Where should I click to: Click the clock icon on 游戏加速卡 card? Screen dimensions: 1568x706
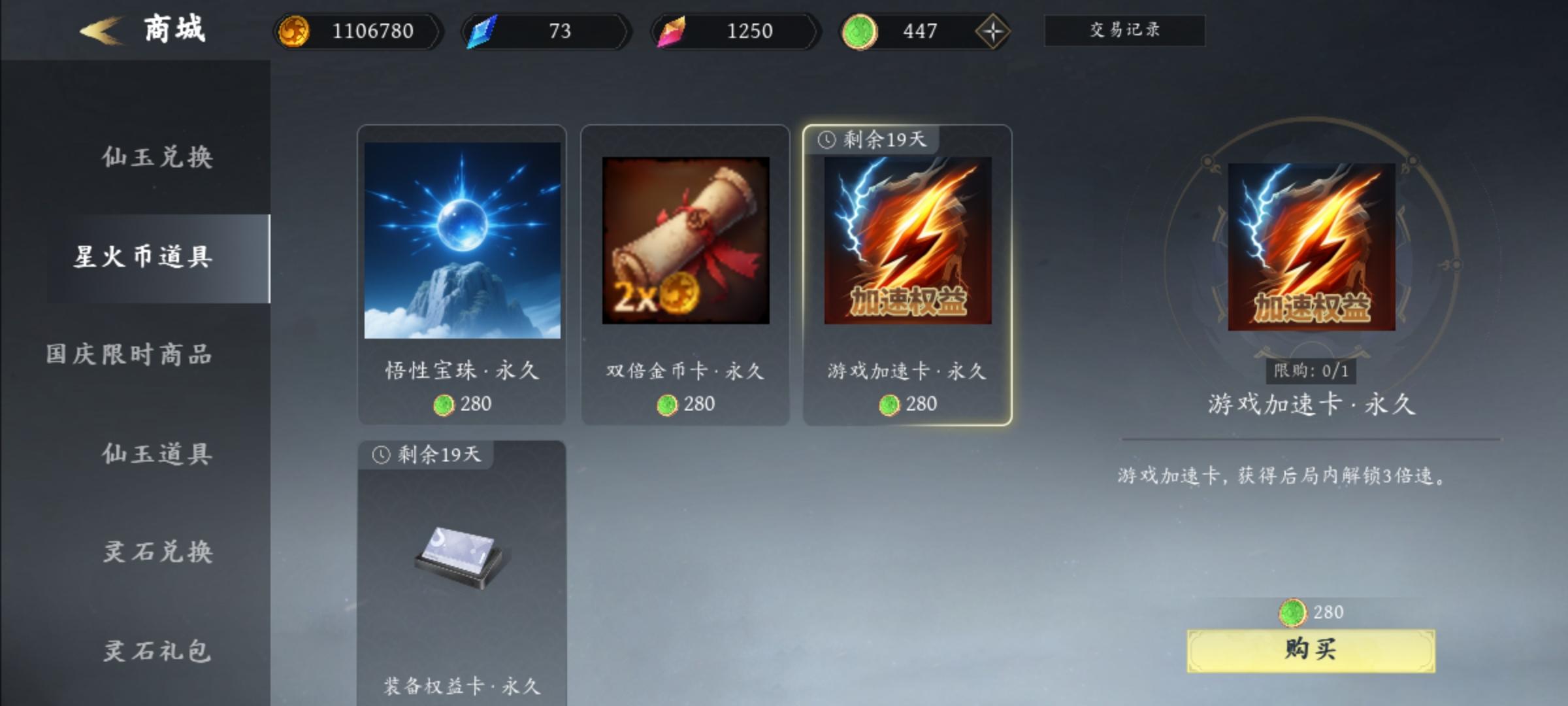(x=826, y=139)
